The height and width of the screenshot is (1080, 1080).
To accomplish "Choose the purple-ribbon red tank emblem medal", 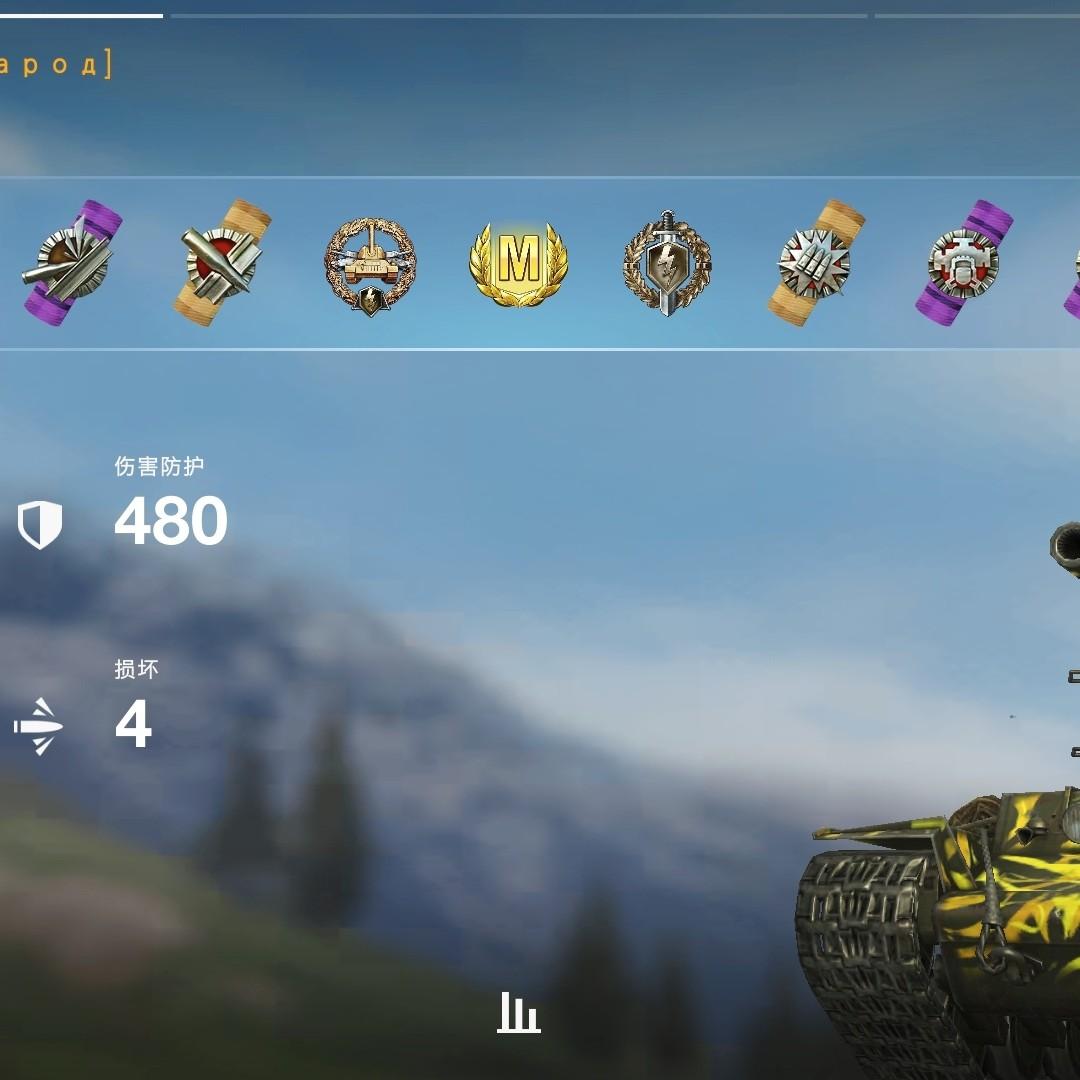I will click(963, 263).
